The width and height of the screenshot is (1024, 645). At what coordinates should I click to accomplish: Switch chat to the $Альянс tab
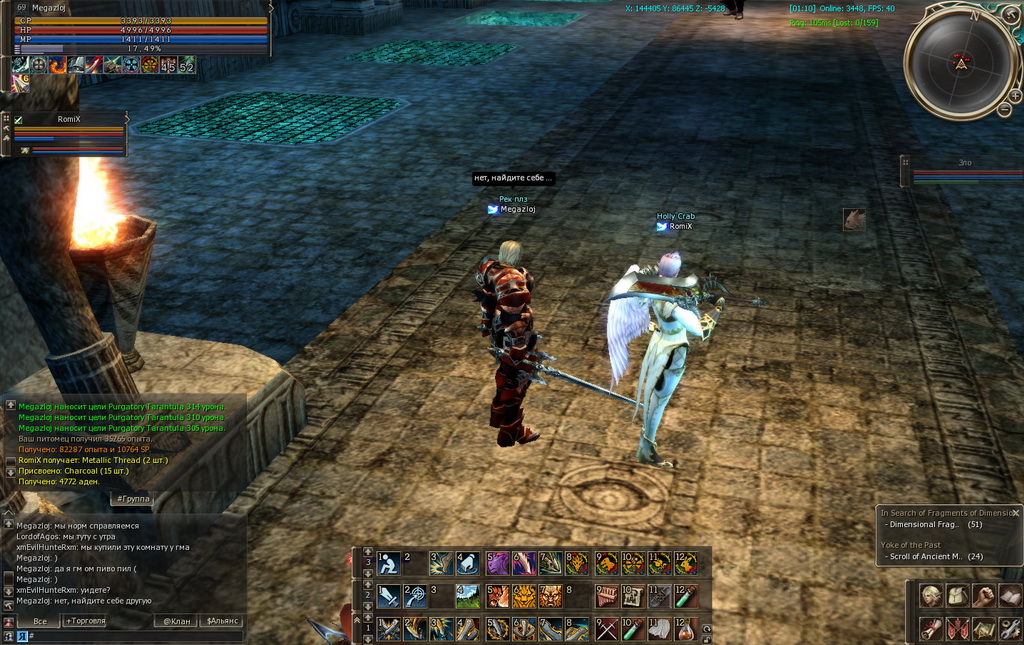coord(221,621)
